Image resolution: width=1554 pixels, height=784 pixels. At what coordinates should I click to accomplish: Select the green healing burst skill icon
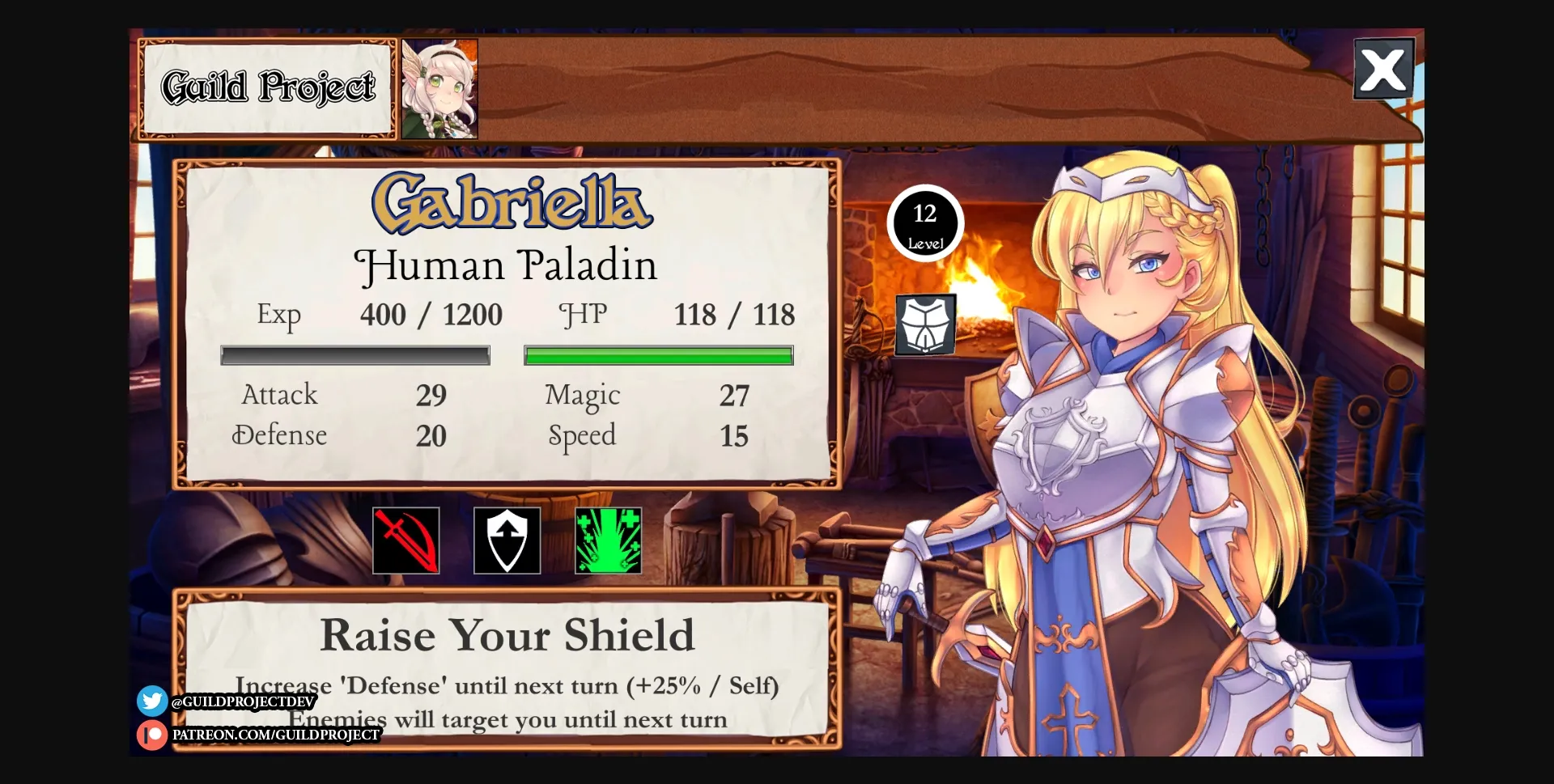608,540
